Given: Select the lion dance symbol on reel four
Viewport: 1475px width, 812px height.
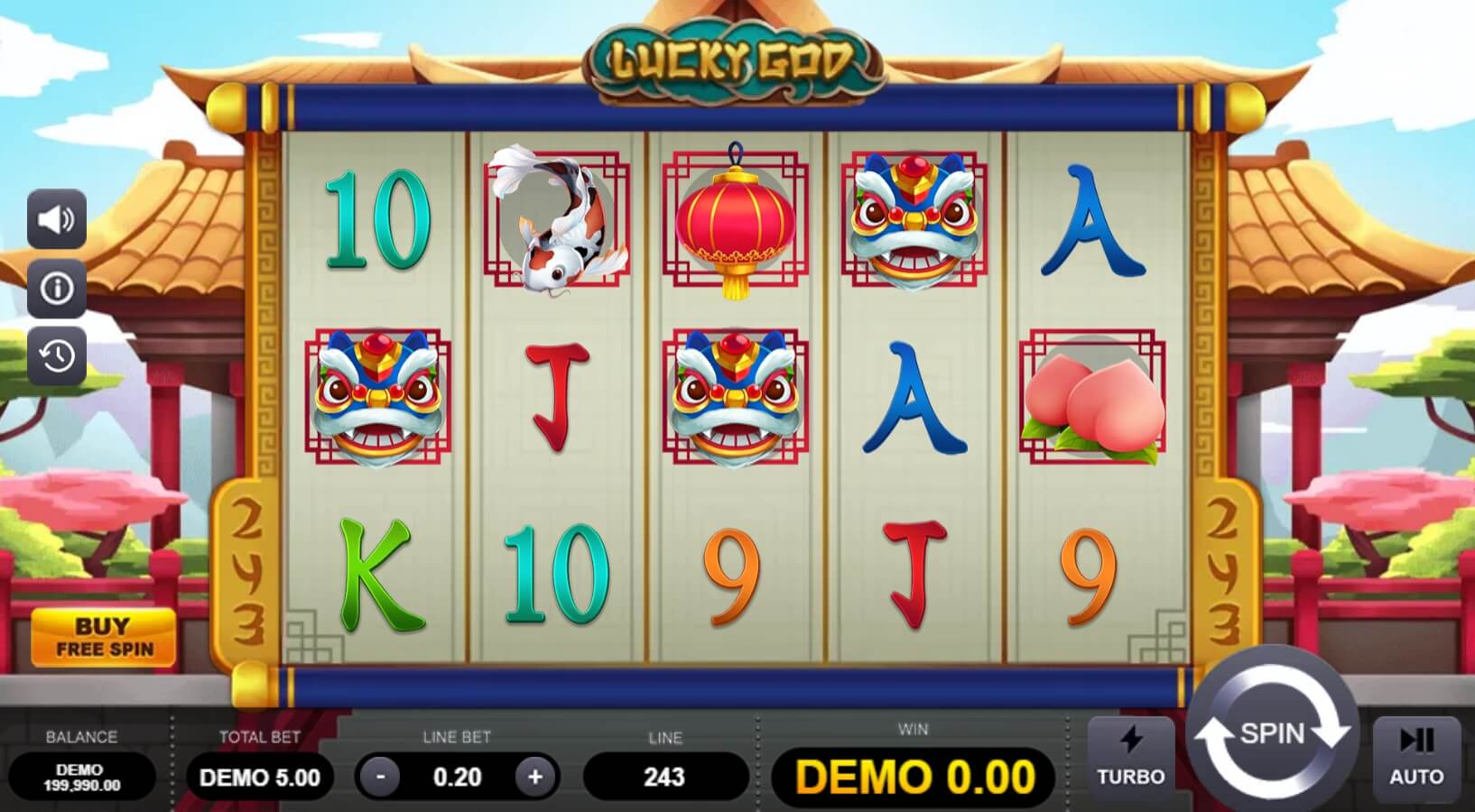Looking at the screenshot, I should [912, 221].
